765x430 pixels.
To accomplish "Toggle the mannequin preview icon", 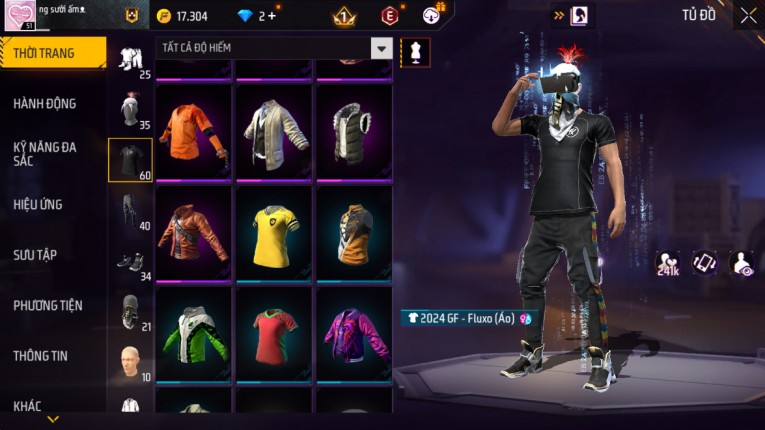I will (414, 51).
